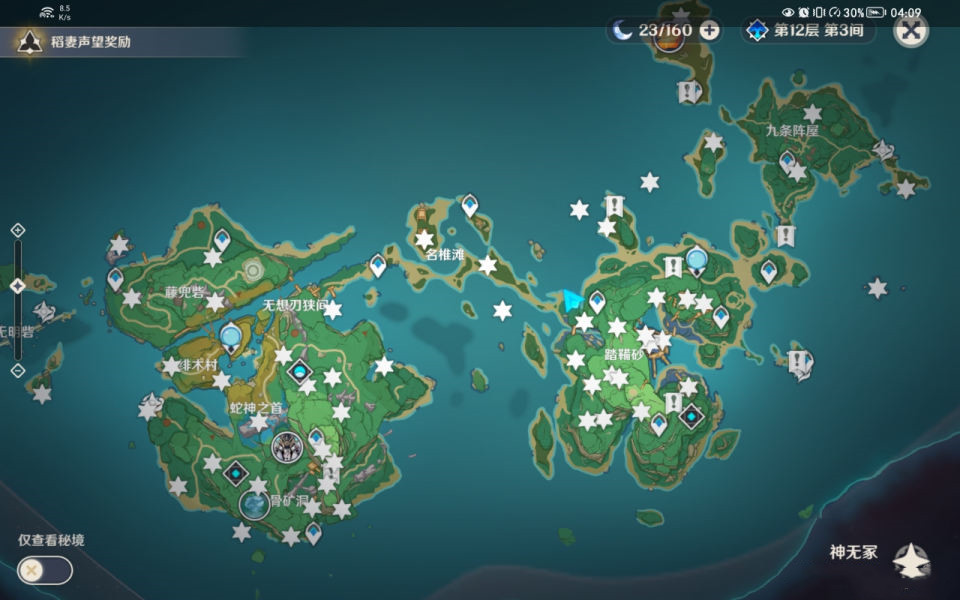Select the Statue of the Seven beside 绯木村
The width and height of the screenshot is (960, 600).
pos(232,337)
